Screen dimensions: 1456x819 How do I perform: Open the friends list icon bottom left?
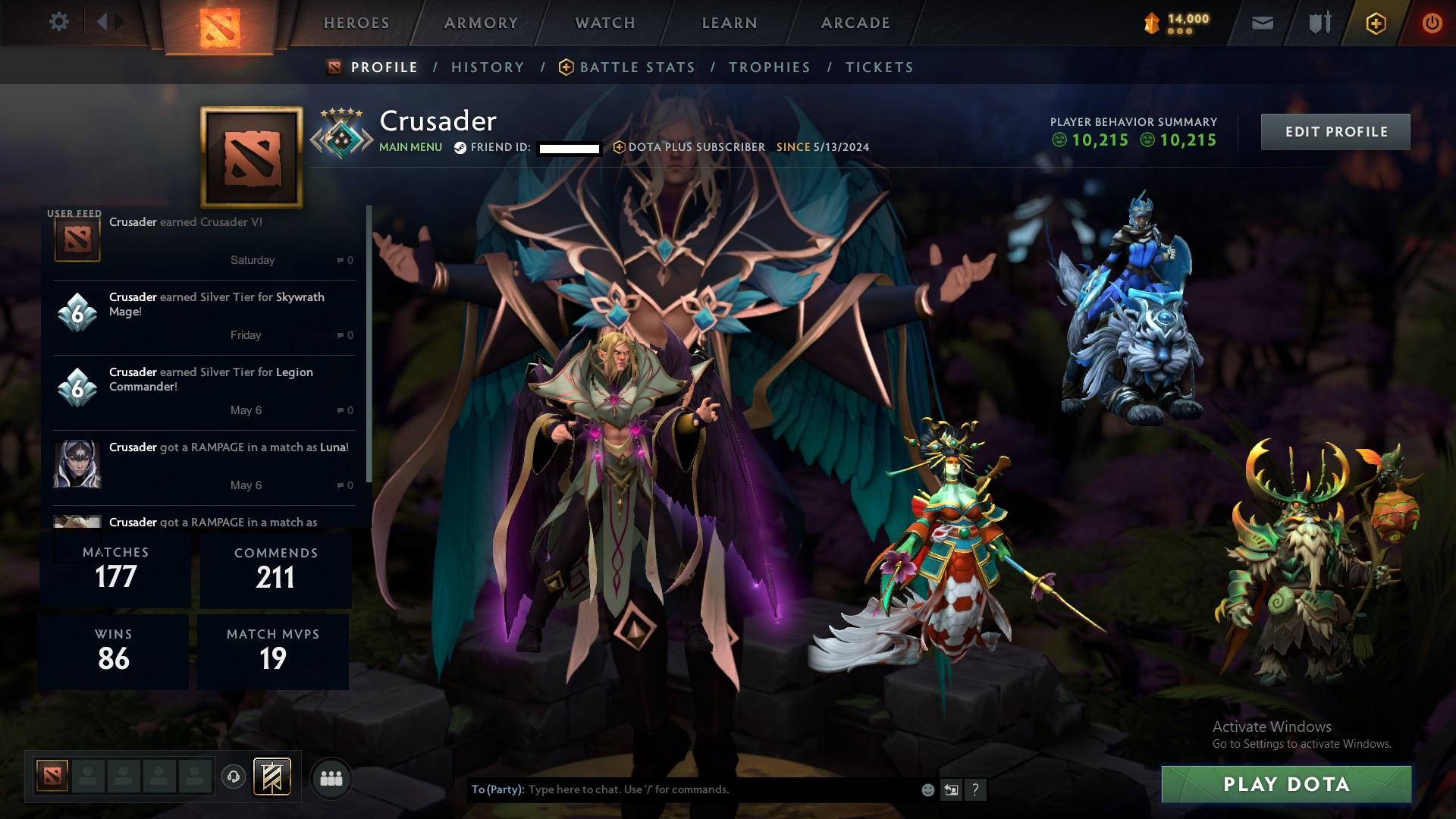[x=331, y=777]
